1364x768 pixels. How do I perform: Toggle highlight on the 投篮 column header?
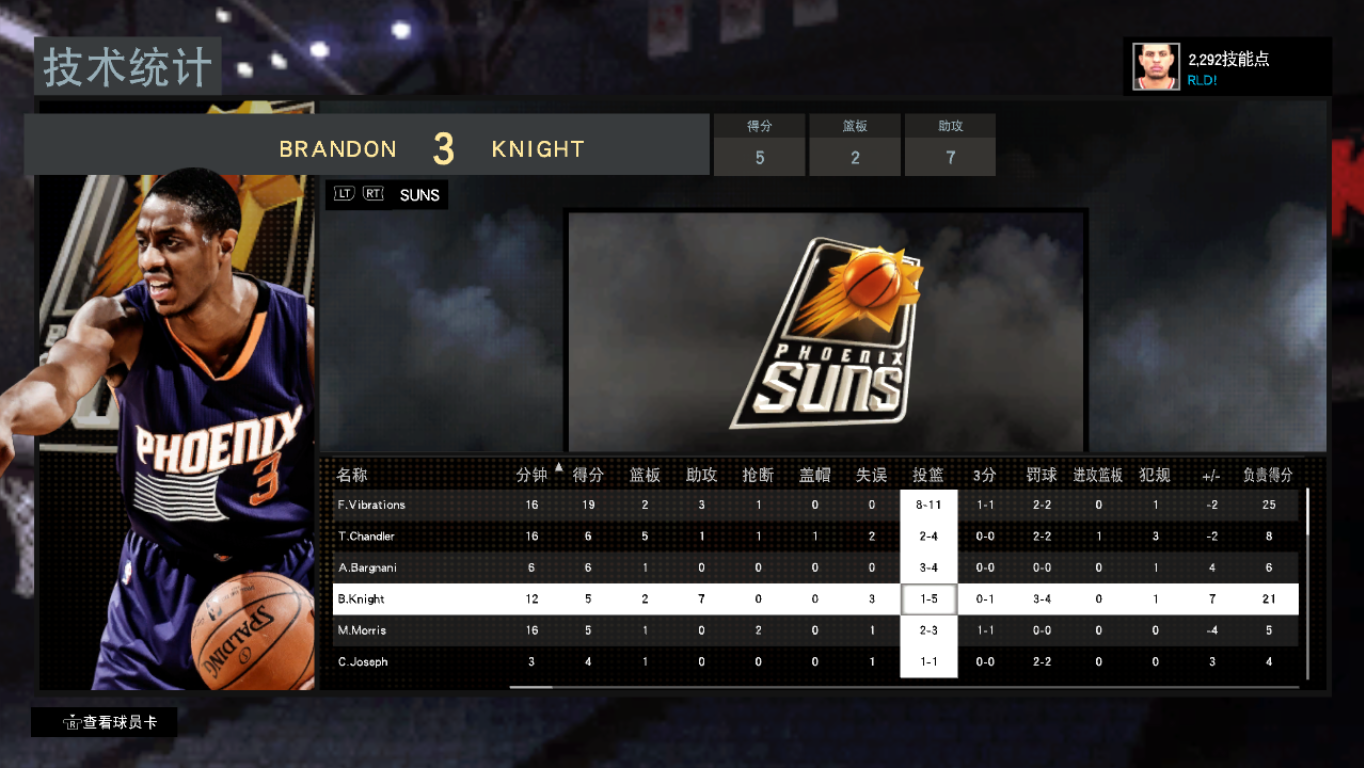point(928,475)
